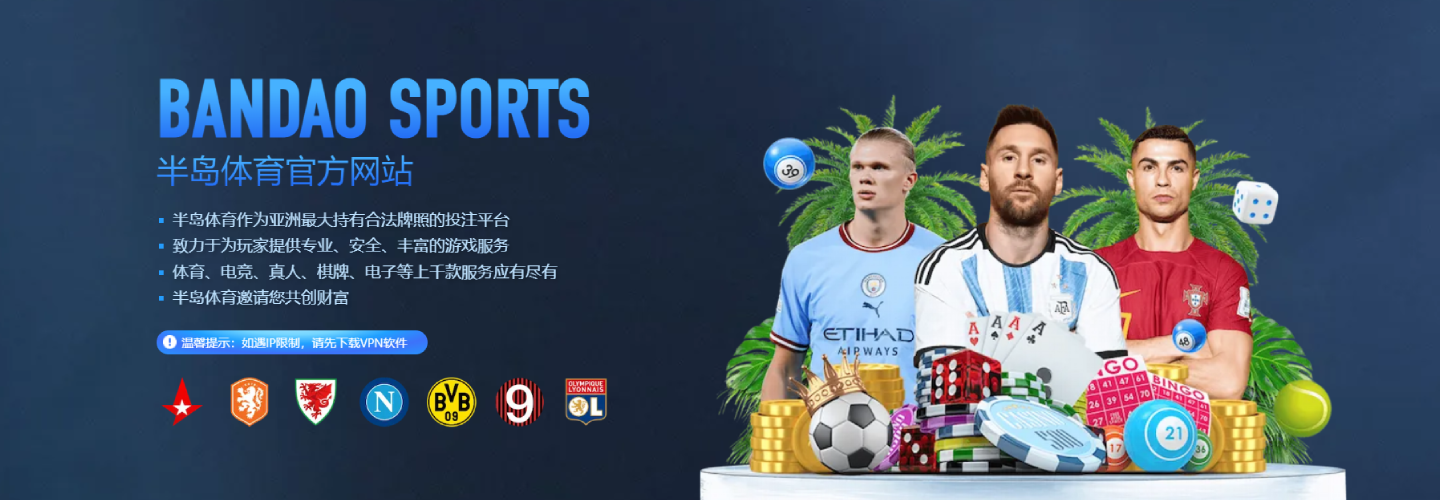Viewport: 1440px width, 500px height.
Task: Click the VPN download tip banner
Action: pos(292,343)
